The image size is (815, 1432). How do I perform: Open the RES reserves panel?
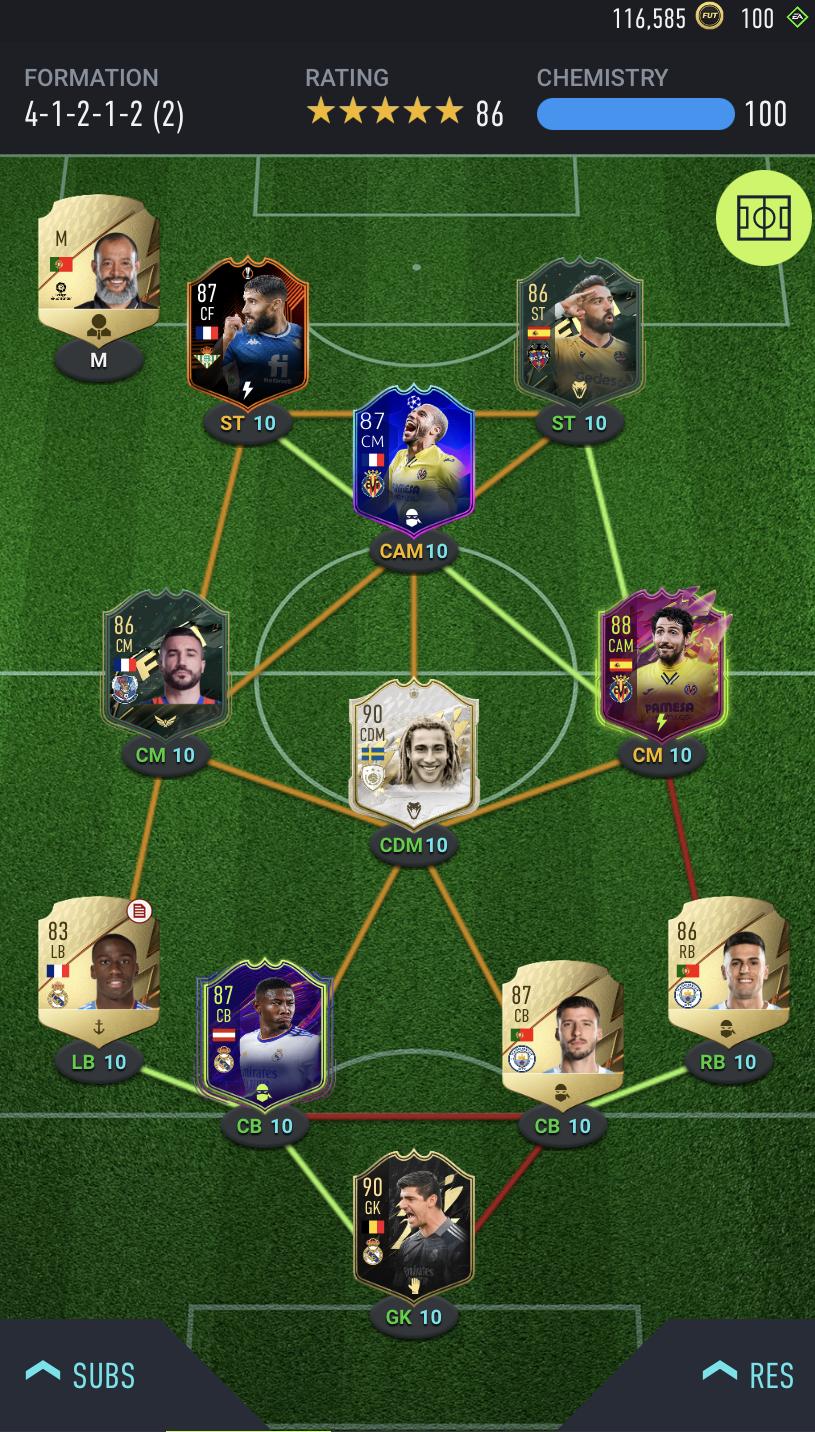[748, 1375]
